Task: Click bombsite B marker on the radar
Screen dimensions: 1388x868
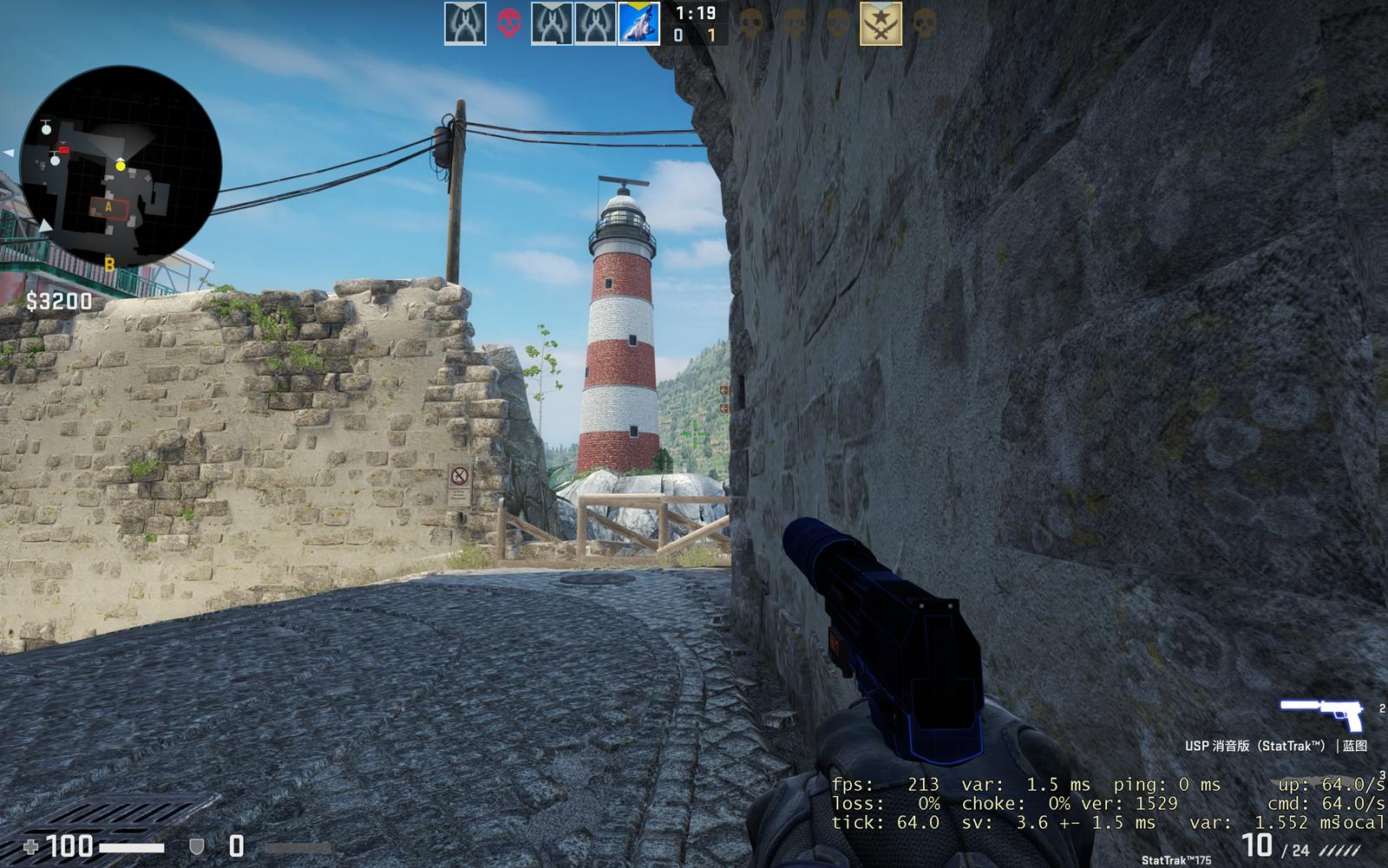Action: tap(109, 264)
